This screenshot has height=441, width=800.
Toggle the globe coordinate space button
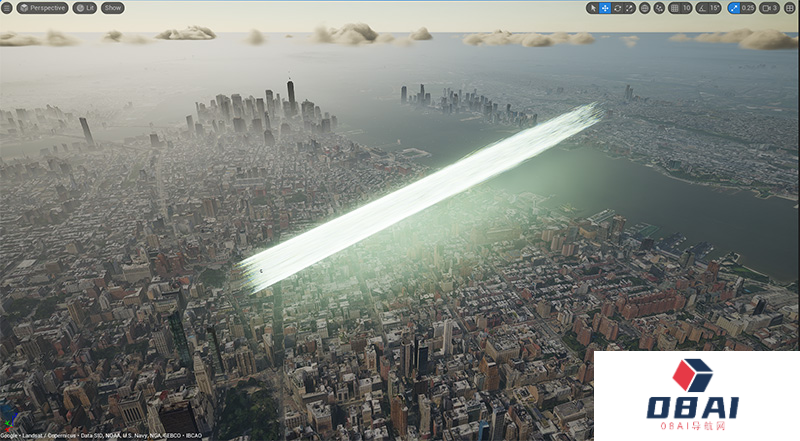point(645,8)
